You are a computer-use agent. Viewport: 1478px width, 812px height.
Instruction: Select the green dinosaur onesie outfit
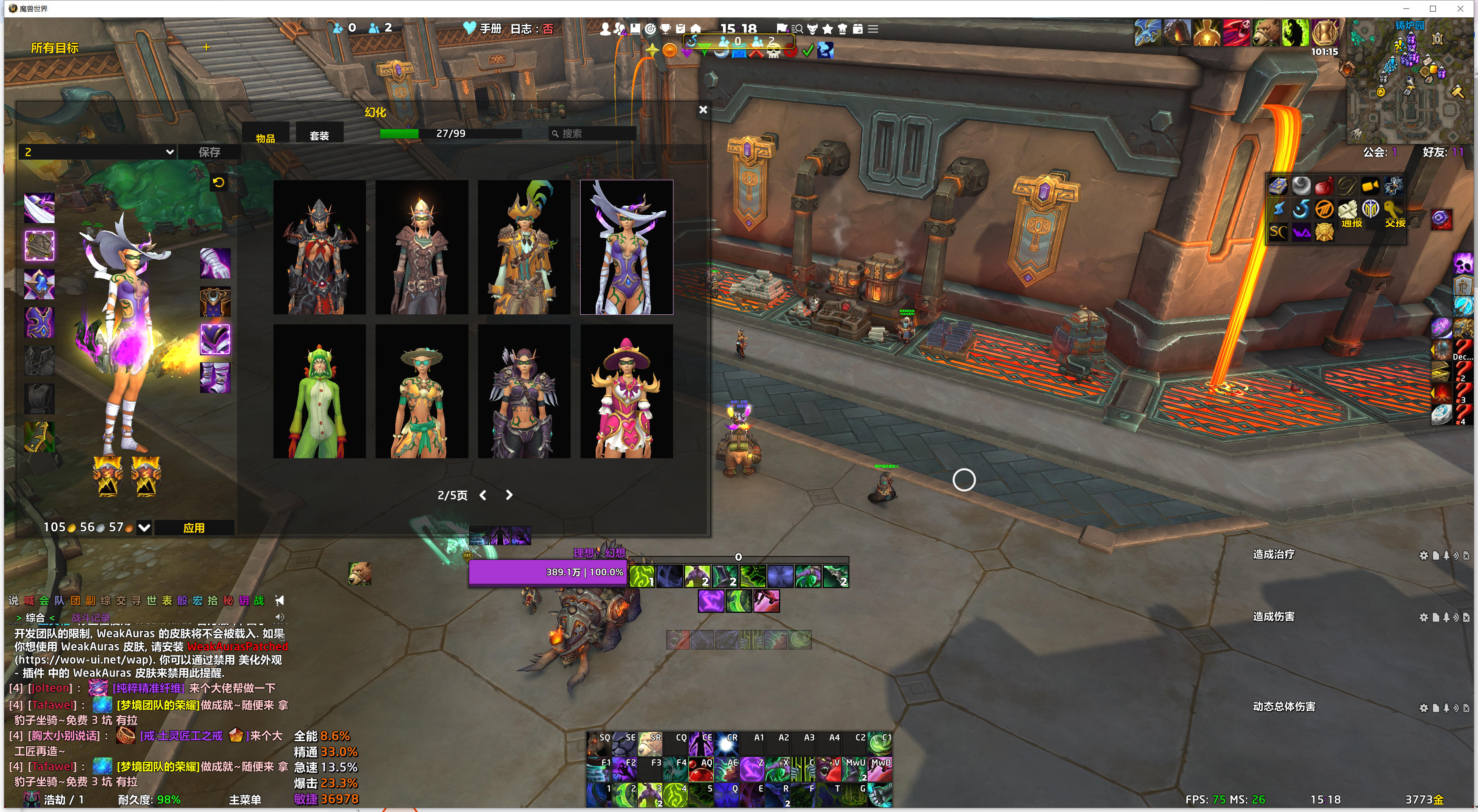(319, 392)
